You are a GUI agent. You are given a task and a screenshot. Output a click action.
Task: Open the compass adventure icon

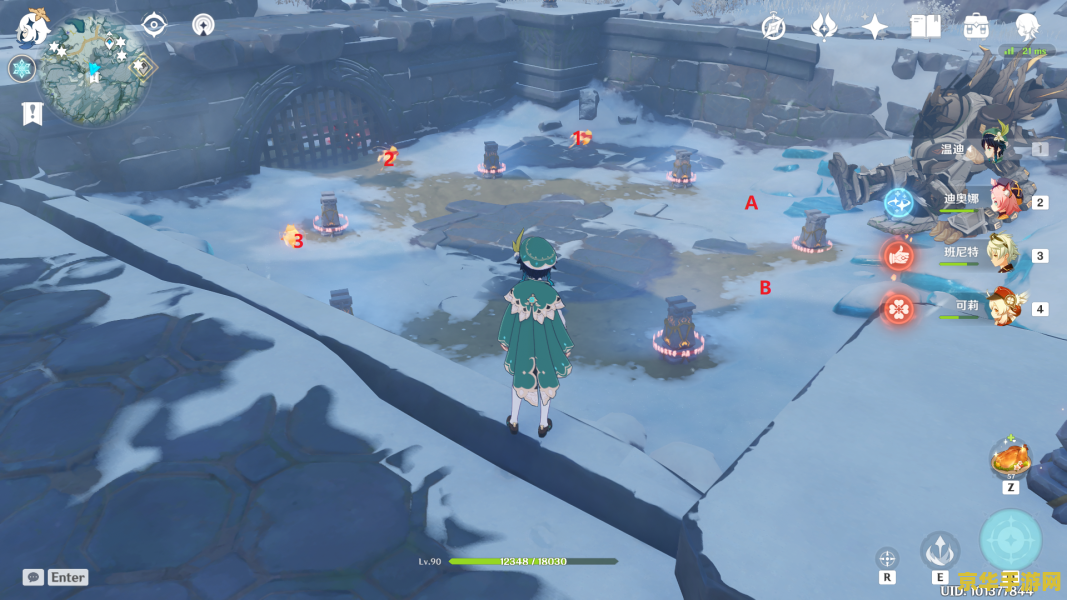[773, 27]
